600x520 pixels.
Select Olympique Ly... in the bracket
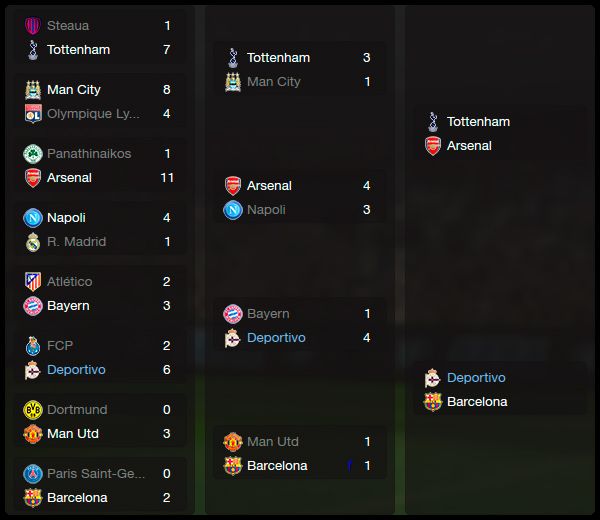93,114
